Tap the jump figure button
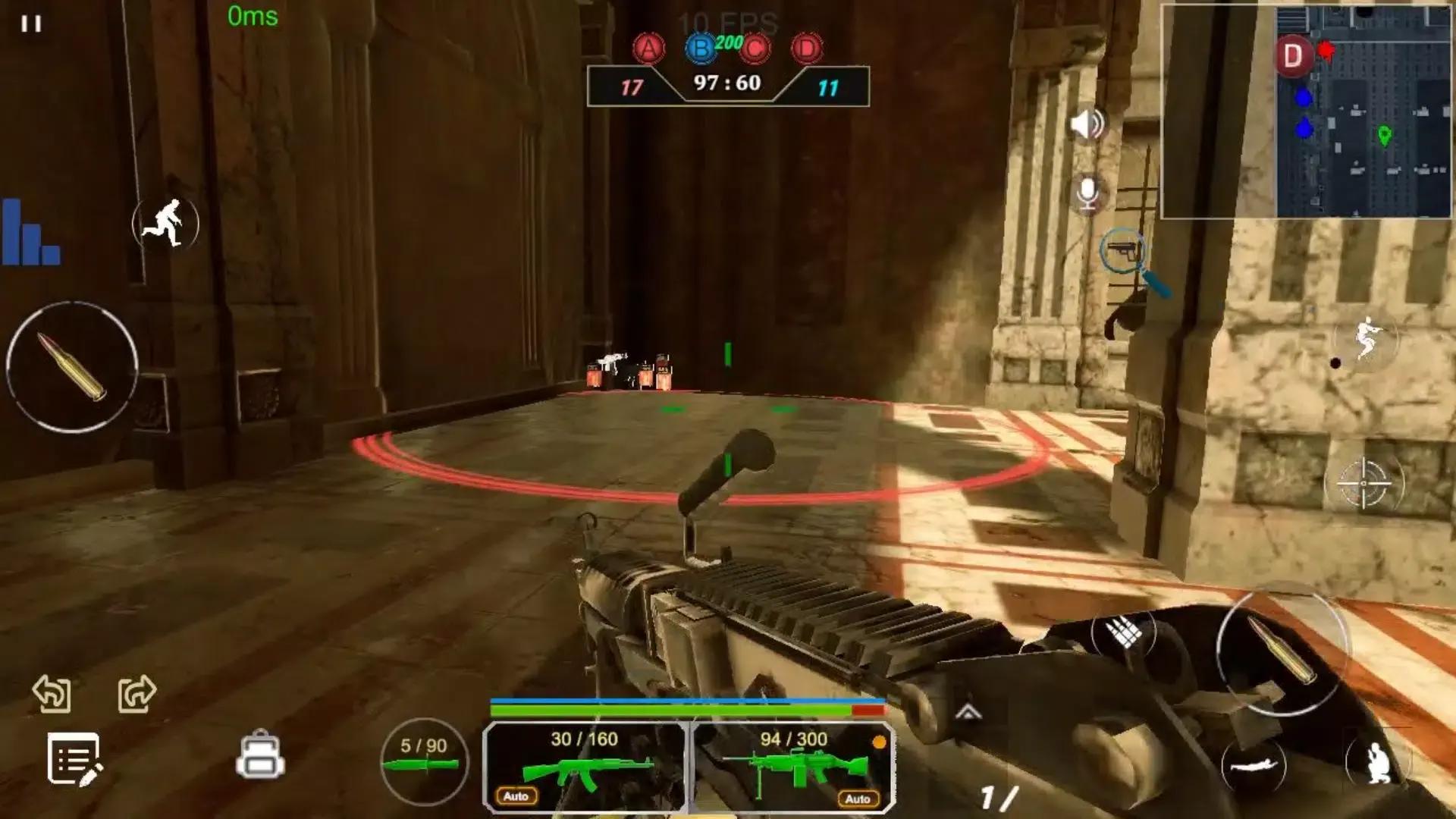The image size is (1456, 819). click(x=1365, y=339)
